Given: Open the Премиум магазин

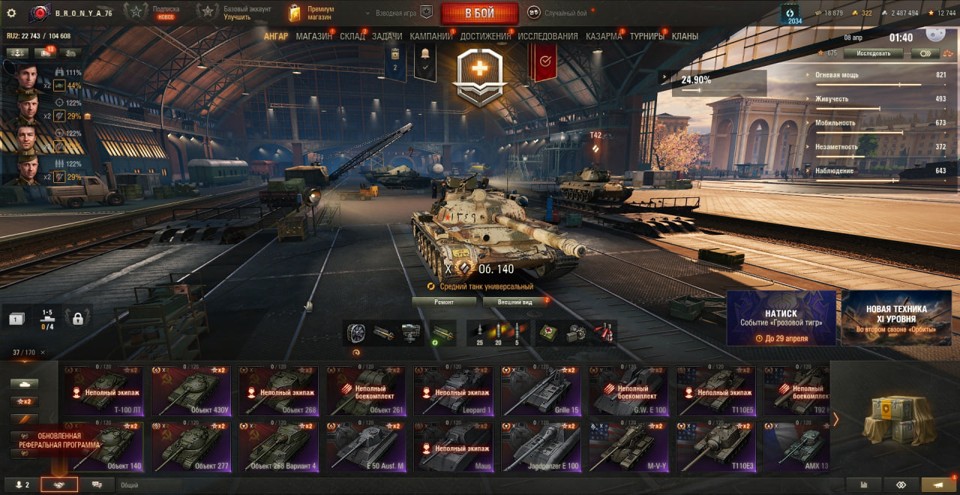Looking at the screenshot, I should click(x=312, y=13).
